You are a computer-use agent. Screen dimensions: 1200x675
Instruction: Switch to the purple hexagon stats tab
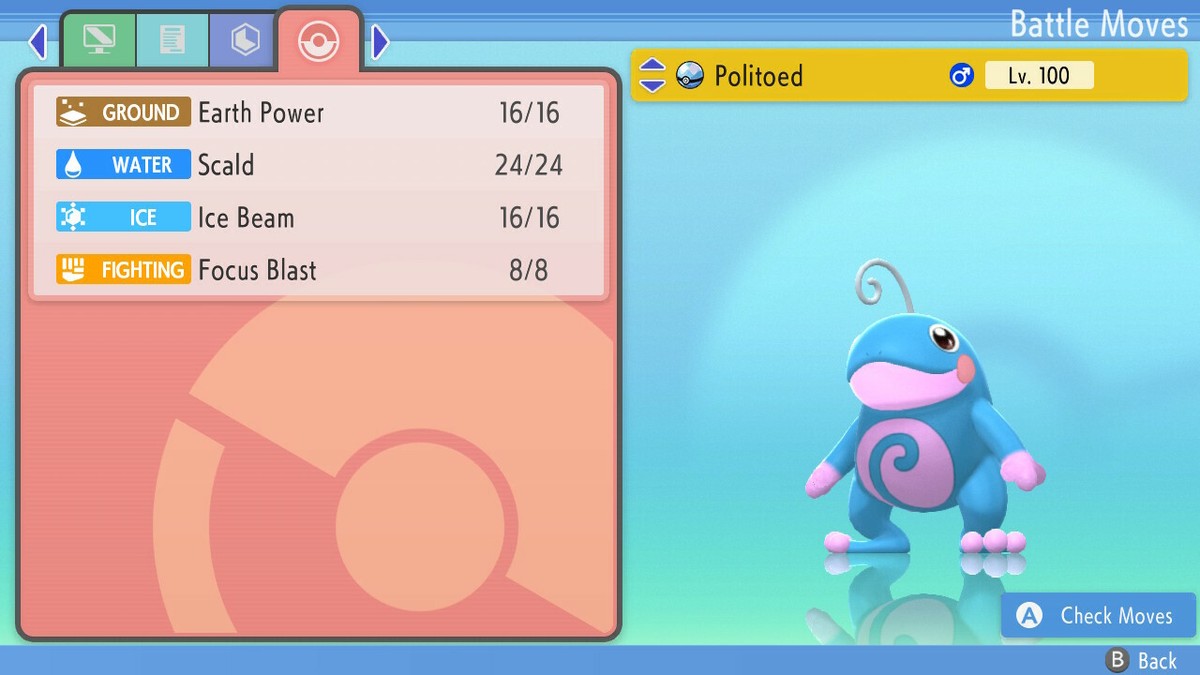(x=244, y=40)
